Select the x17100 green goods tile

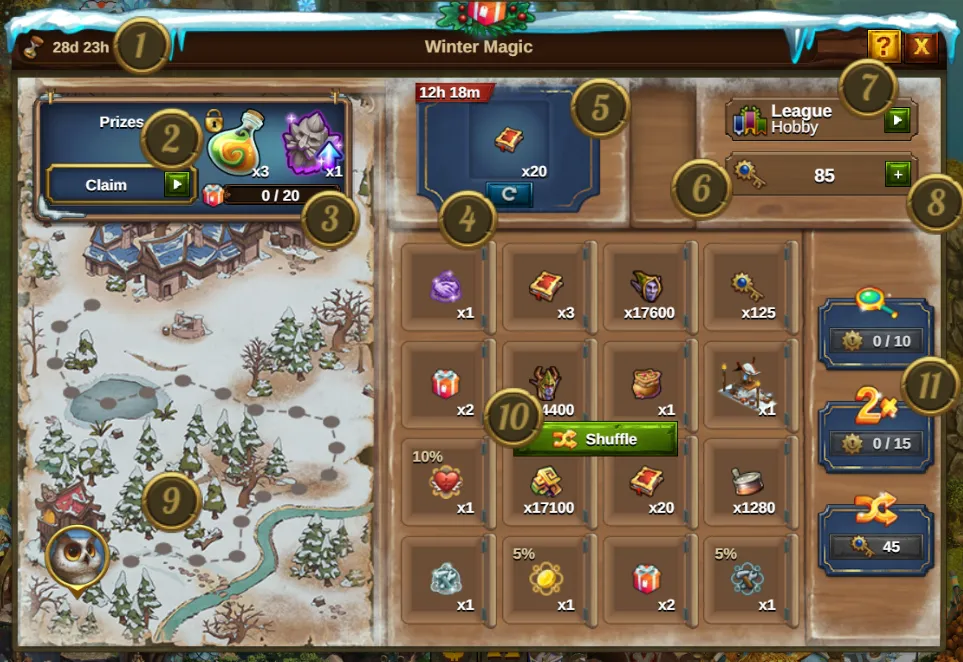[548, 487]
